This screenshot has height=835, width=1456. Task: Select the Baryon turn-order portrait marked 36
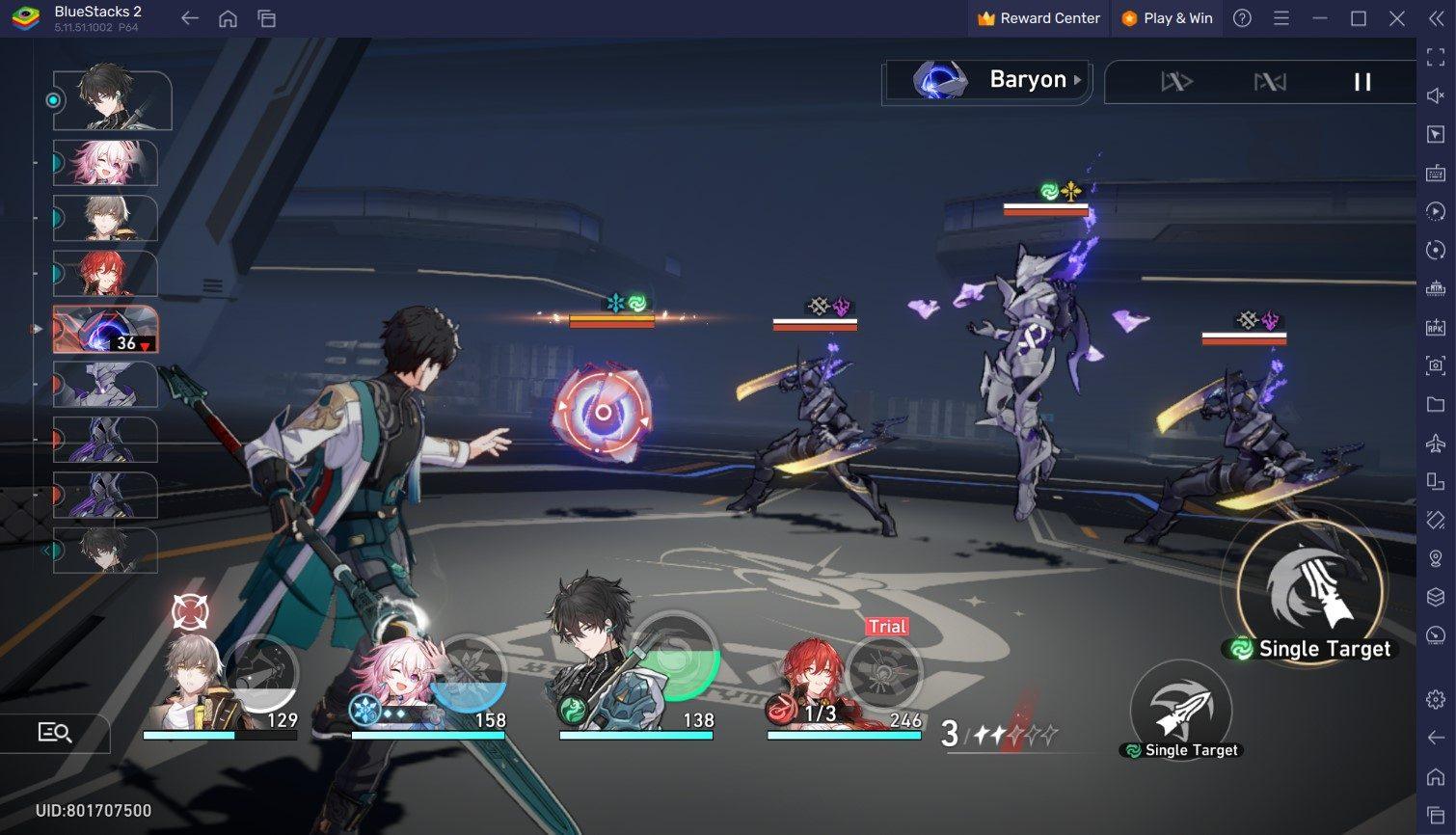point(105,330)
